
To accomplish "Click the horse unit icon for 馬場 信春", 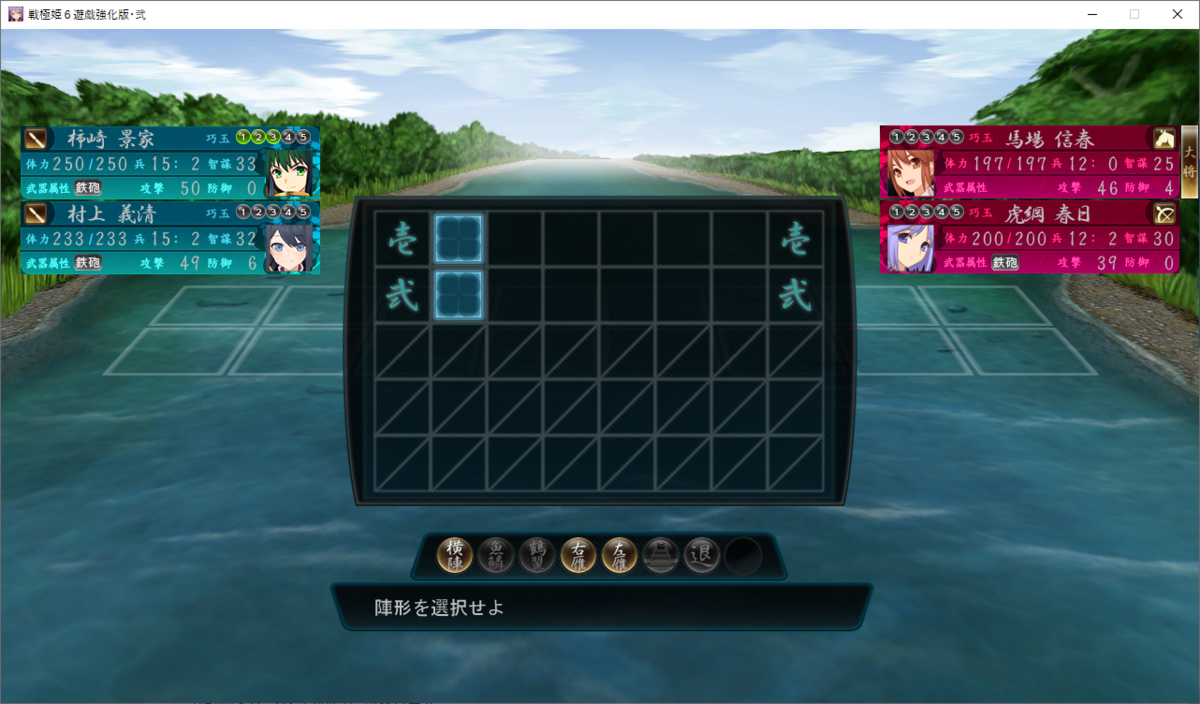I will (1164, 139).
